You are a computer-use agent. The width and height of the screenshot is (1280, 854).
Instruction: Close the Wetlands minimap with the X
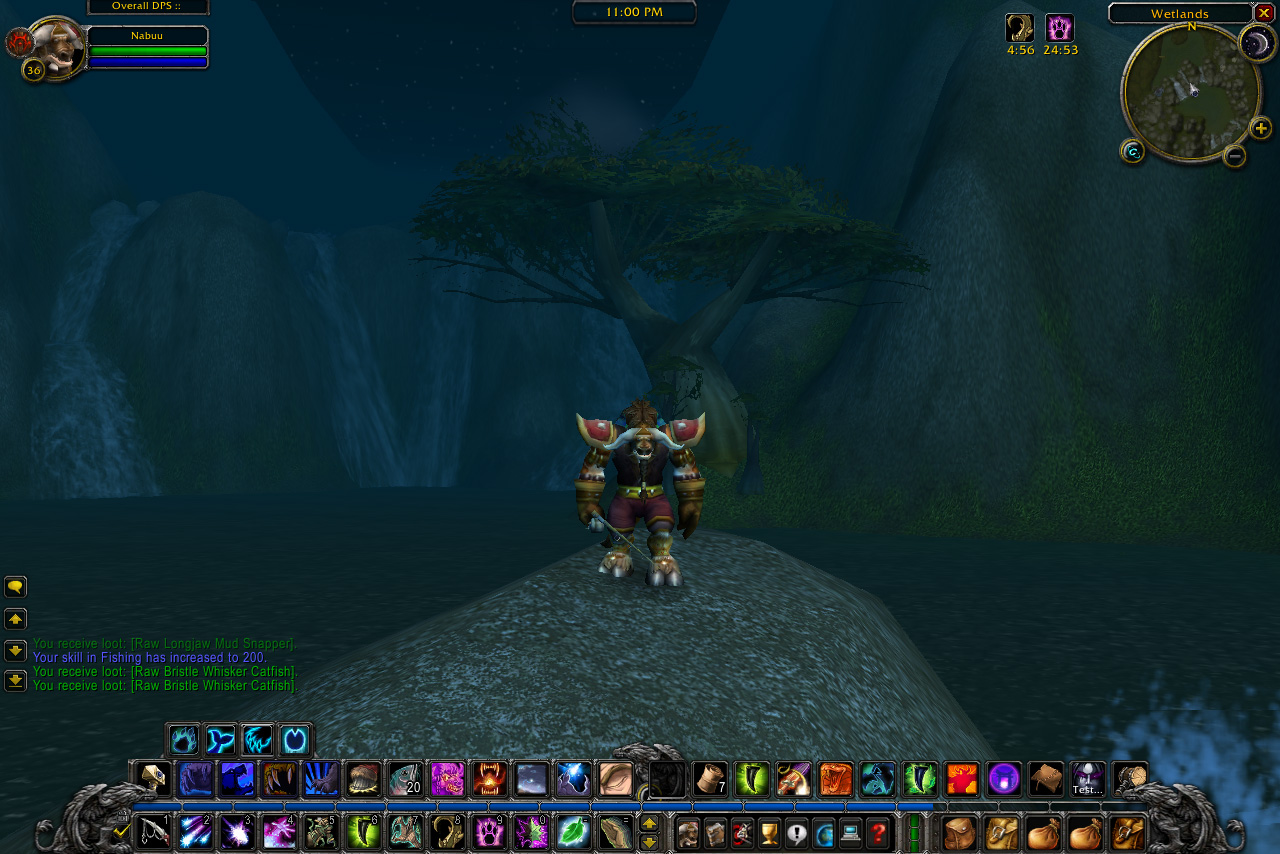[1264, 13]
